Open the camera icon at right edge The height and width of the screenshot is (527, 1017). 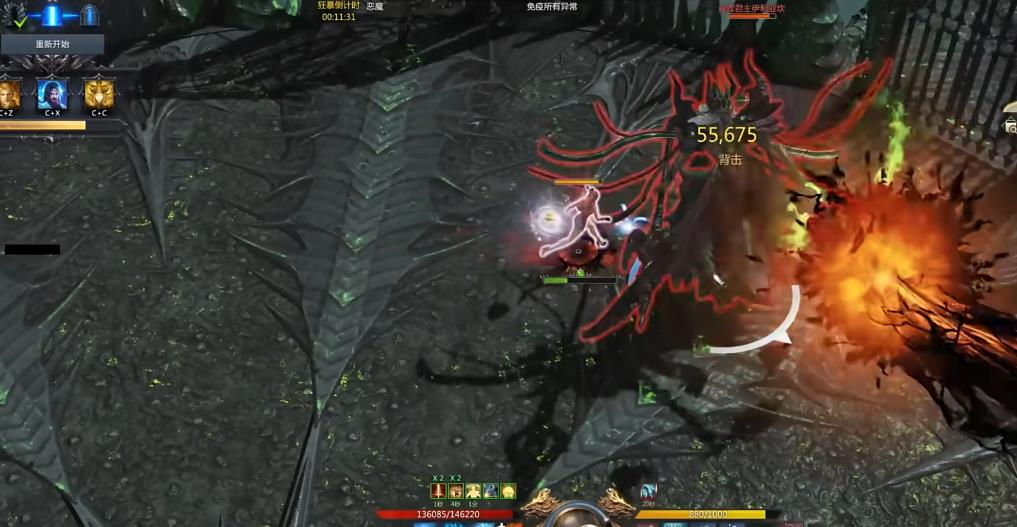[1011, 126]
